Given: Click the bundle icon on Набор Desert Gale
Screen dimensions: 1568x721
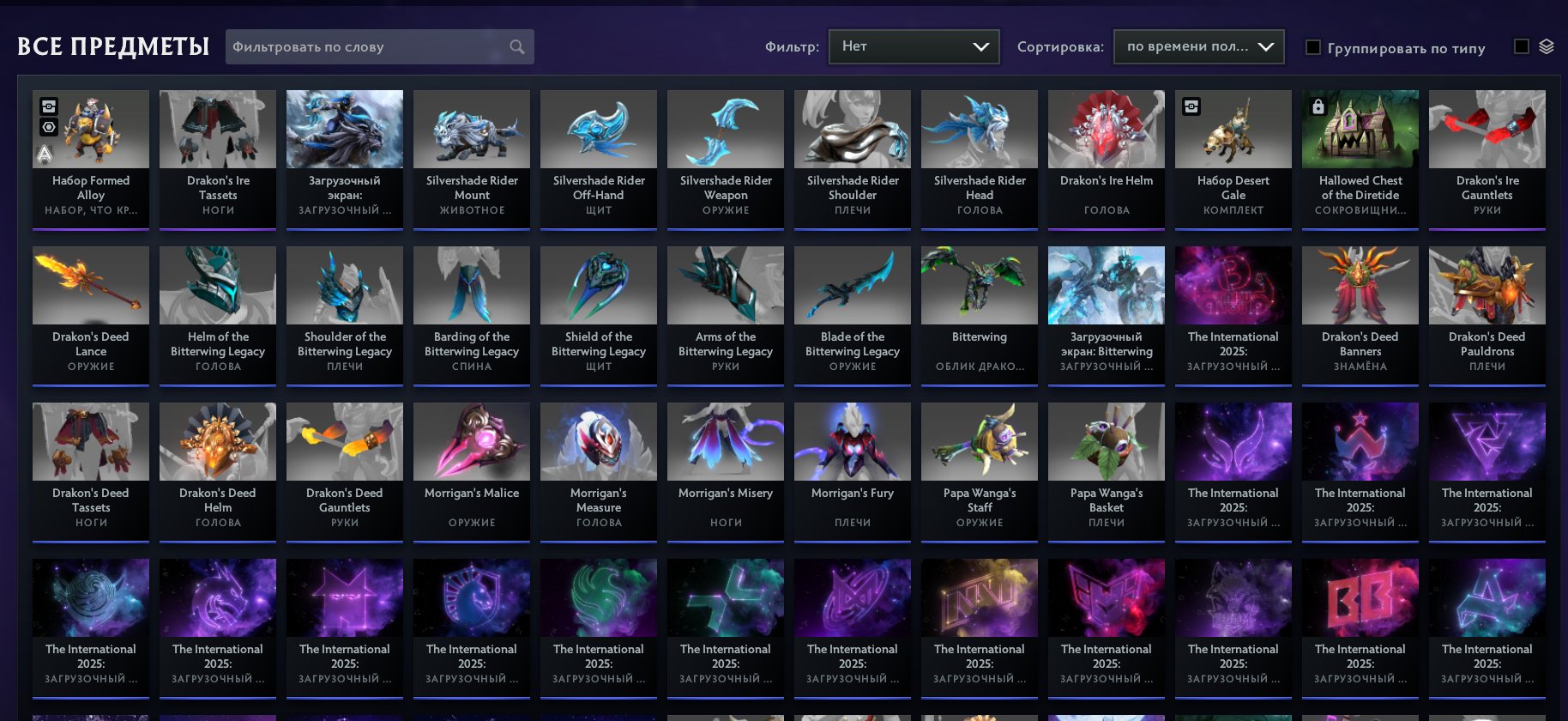Looking at the screenshot, I should [x=1191, y=106].
